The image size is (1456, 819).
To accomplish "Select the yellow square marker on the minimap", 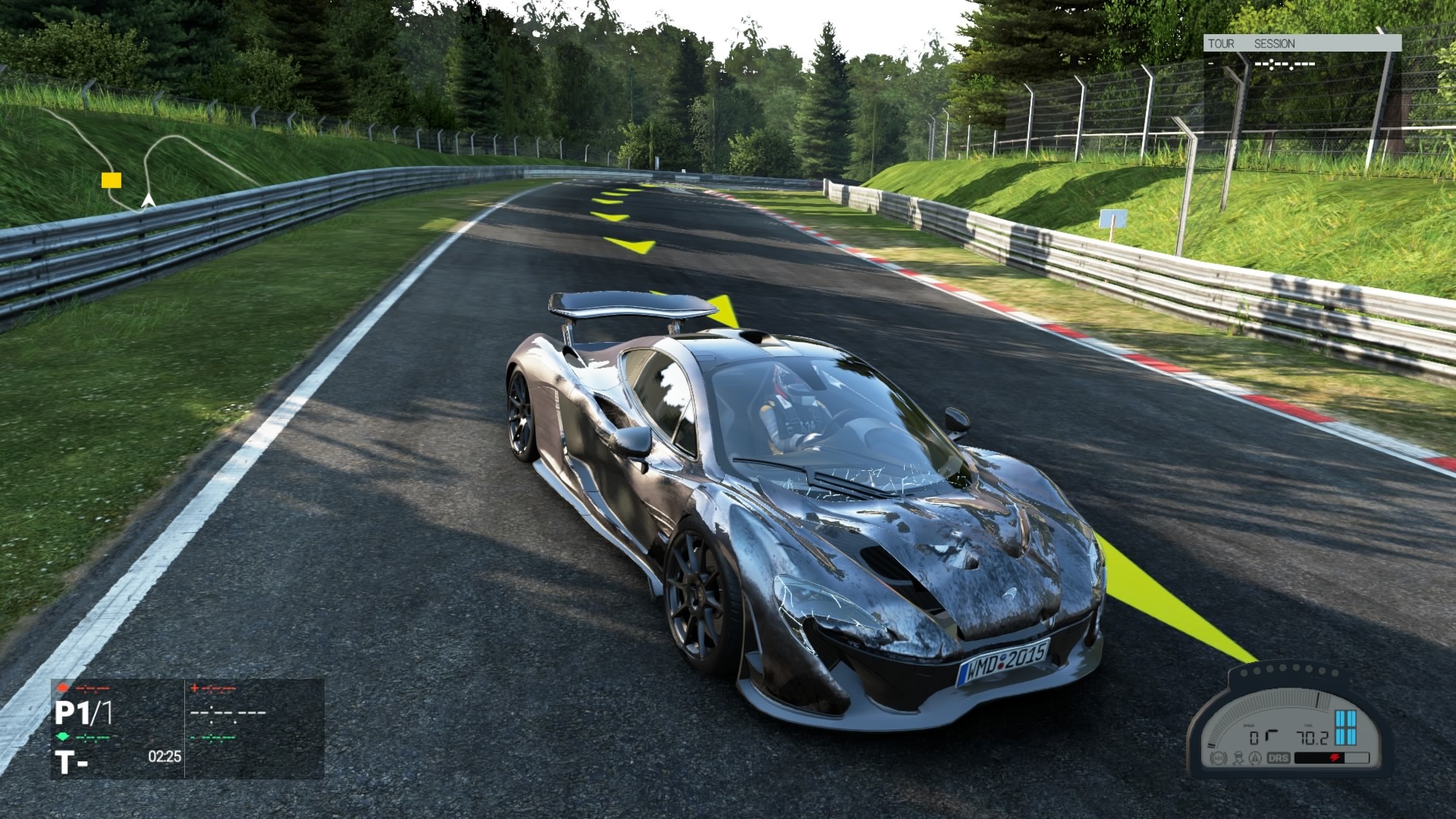I will tap(111, 180).
